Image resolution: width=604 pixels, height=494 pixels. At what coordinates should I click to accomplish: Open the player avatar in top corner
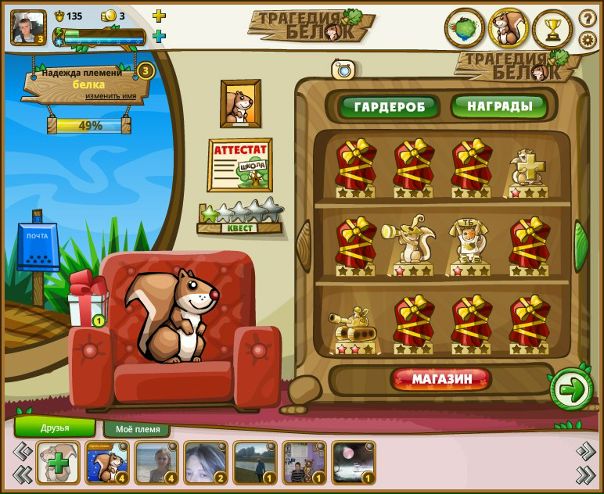pos(23,26)
